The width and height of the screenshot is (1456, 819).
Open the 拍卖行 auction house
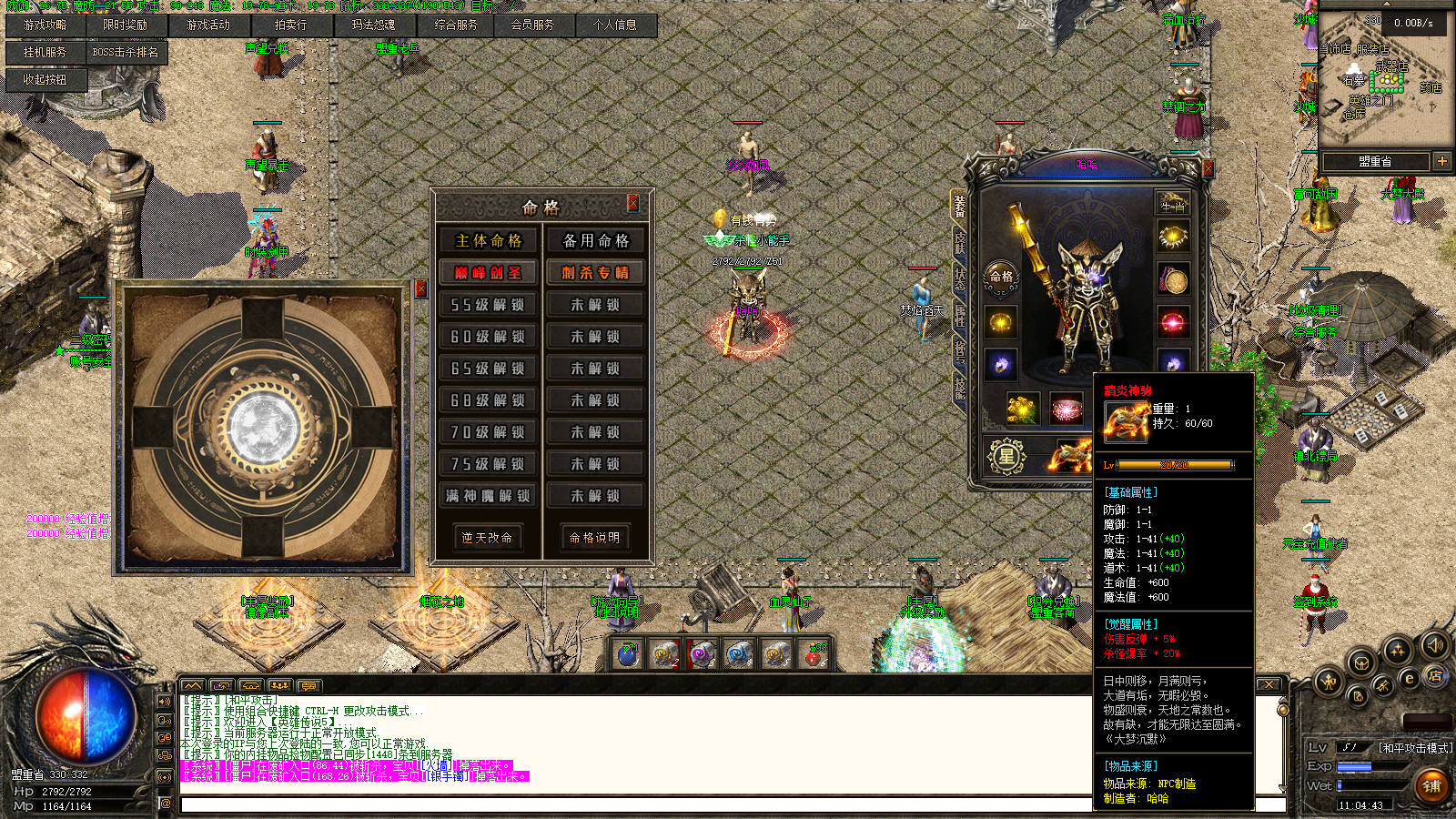click(291, 25)
